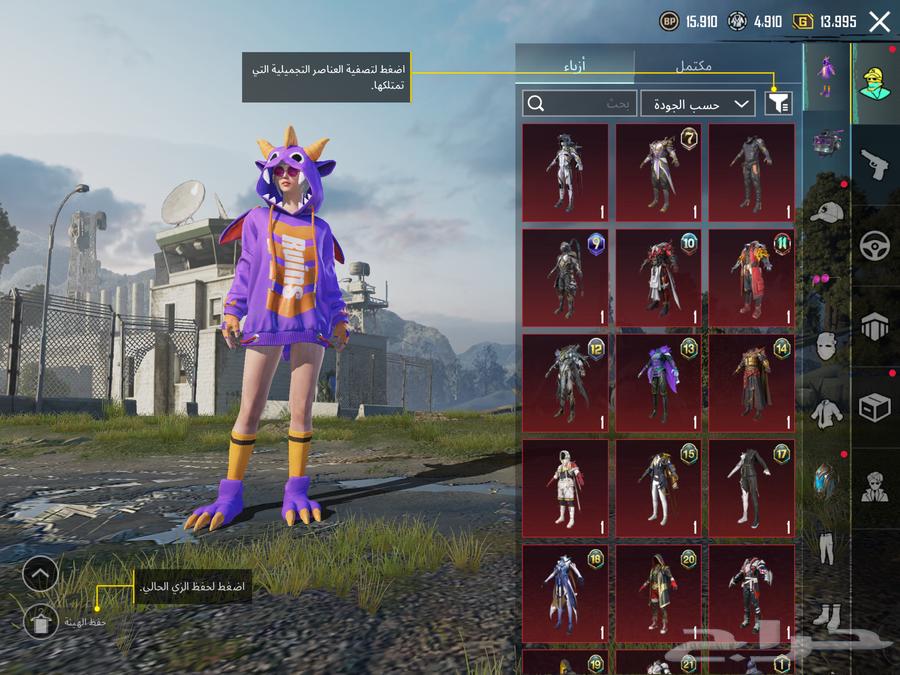The image size is (900, 675).
Task: Open the emote suited-figure category
Action: click(875, 487)
